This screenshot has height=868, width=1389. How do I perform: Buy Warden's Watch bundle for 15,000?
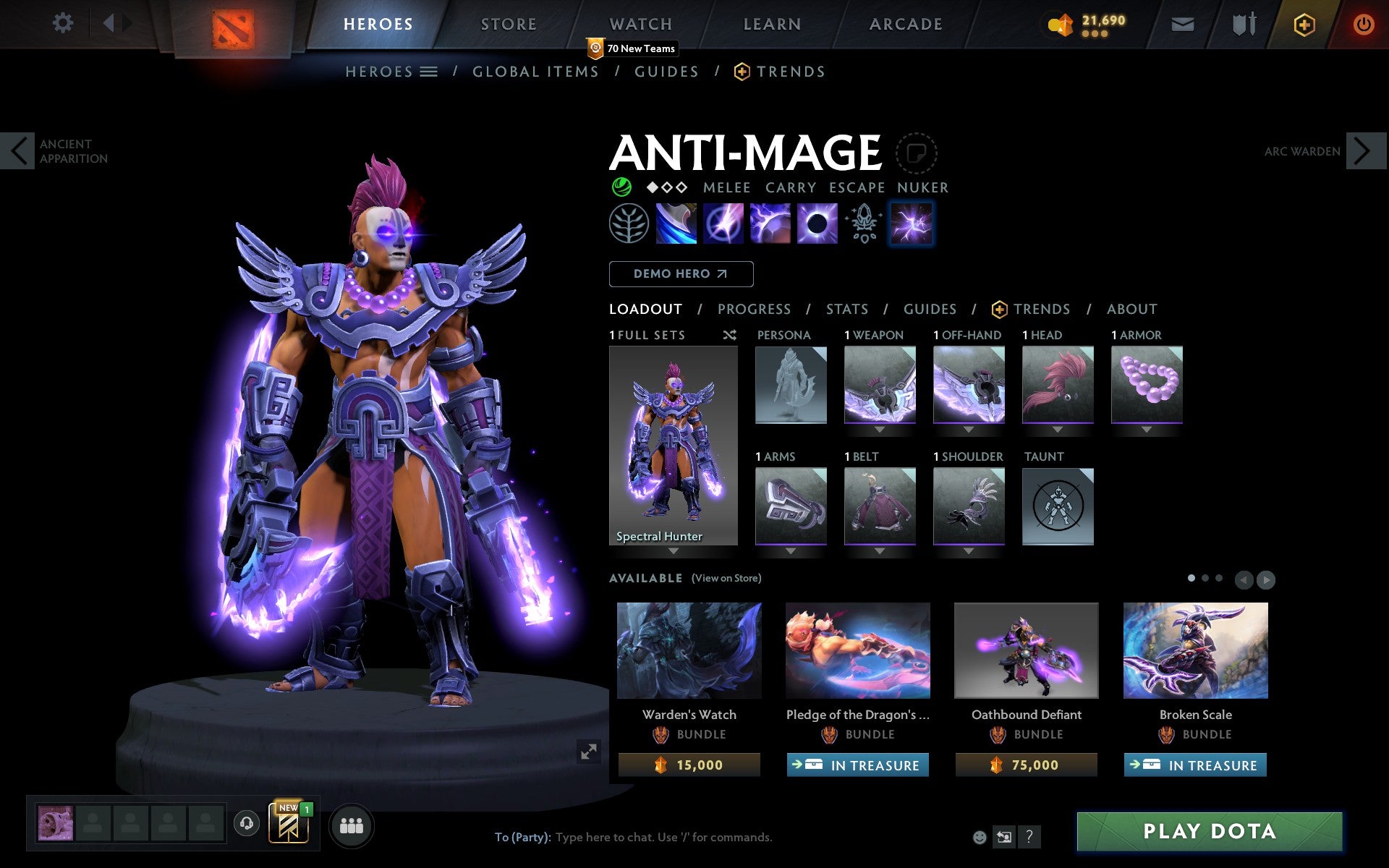point(689,765)
